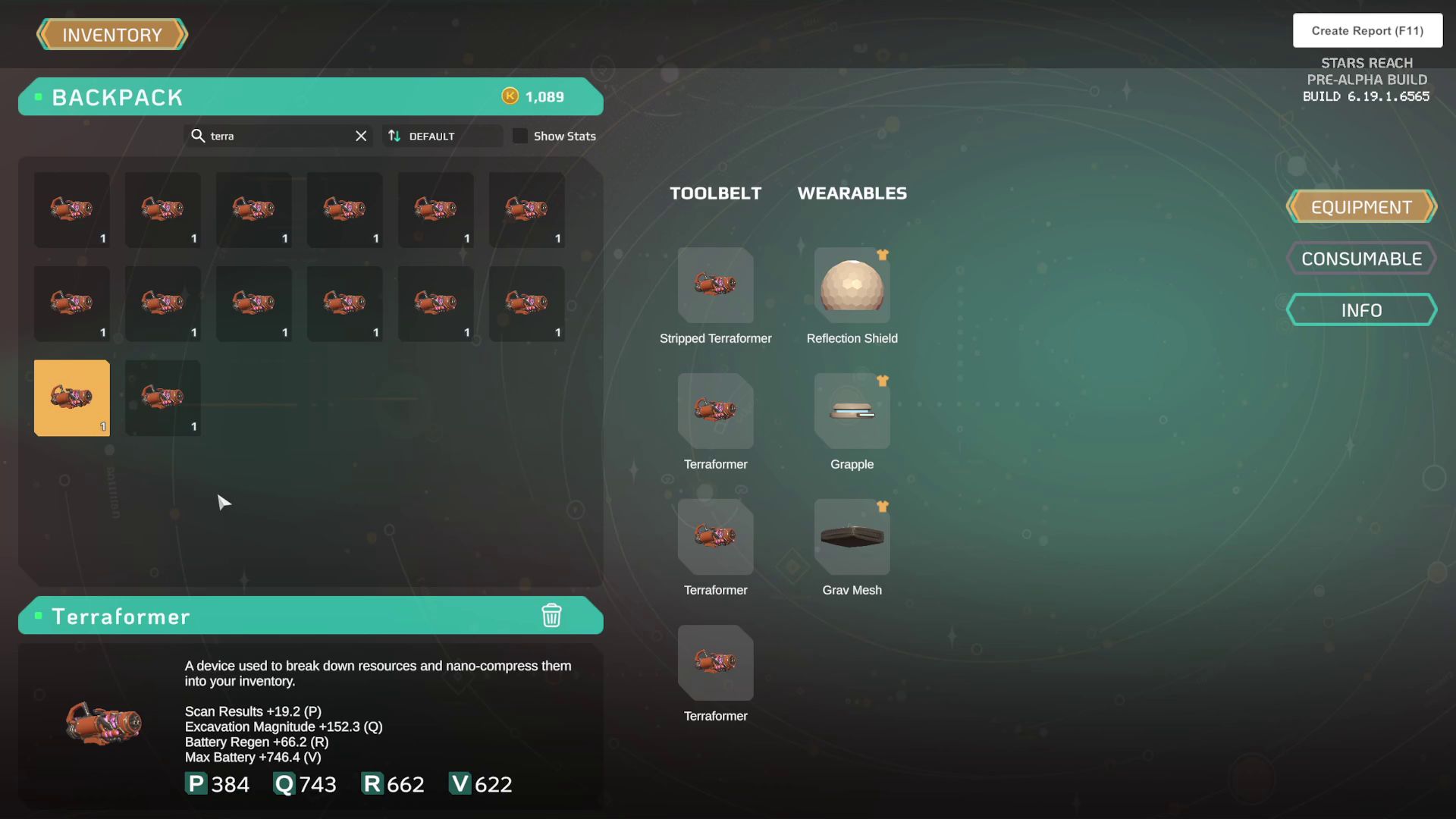
Task: Toggle the favorite star on Grav Mesh
Action: [883, 507]
